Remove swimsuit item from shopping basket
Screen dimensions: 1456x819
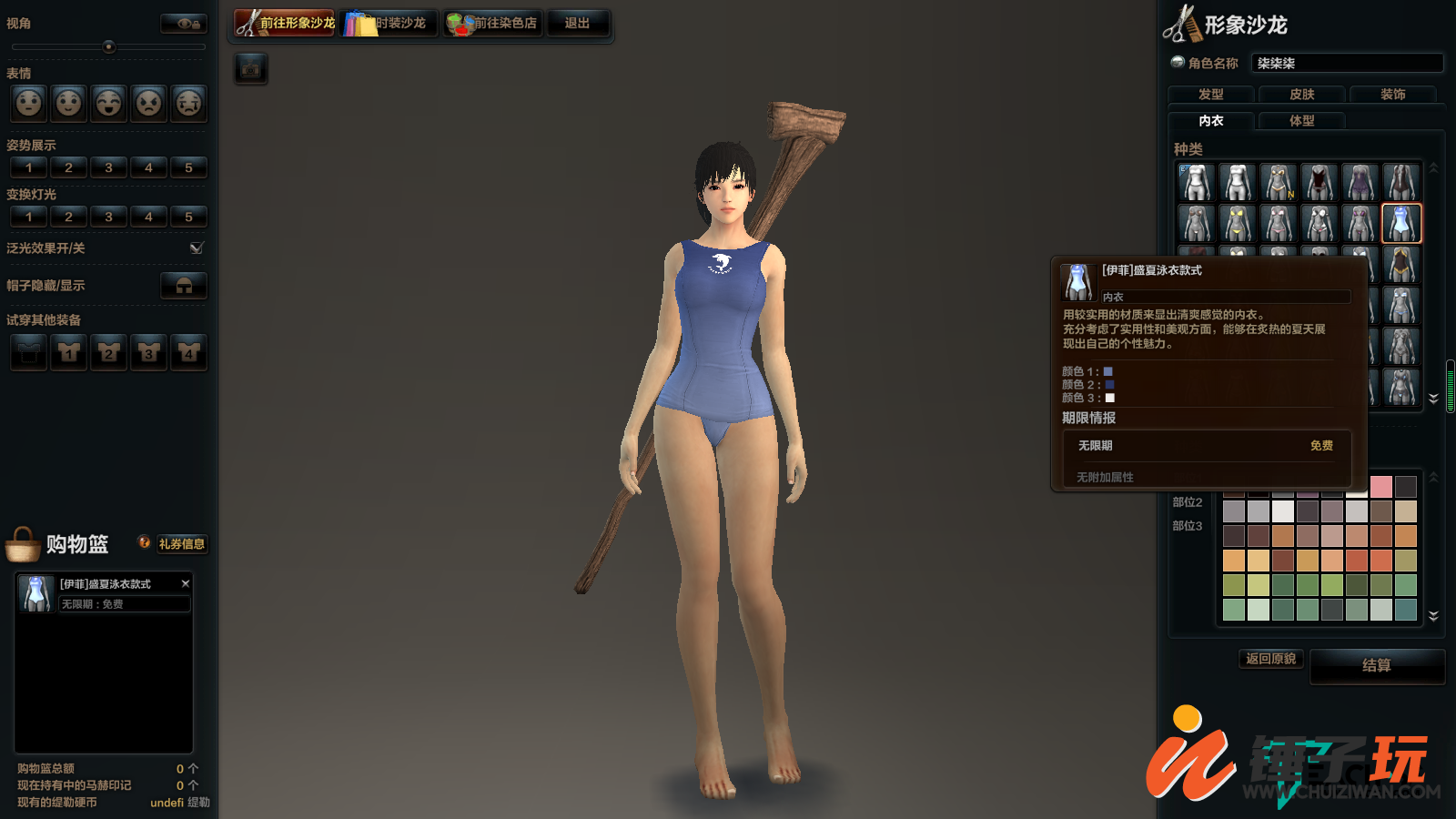pos(186,583)
